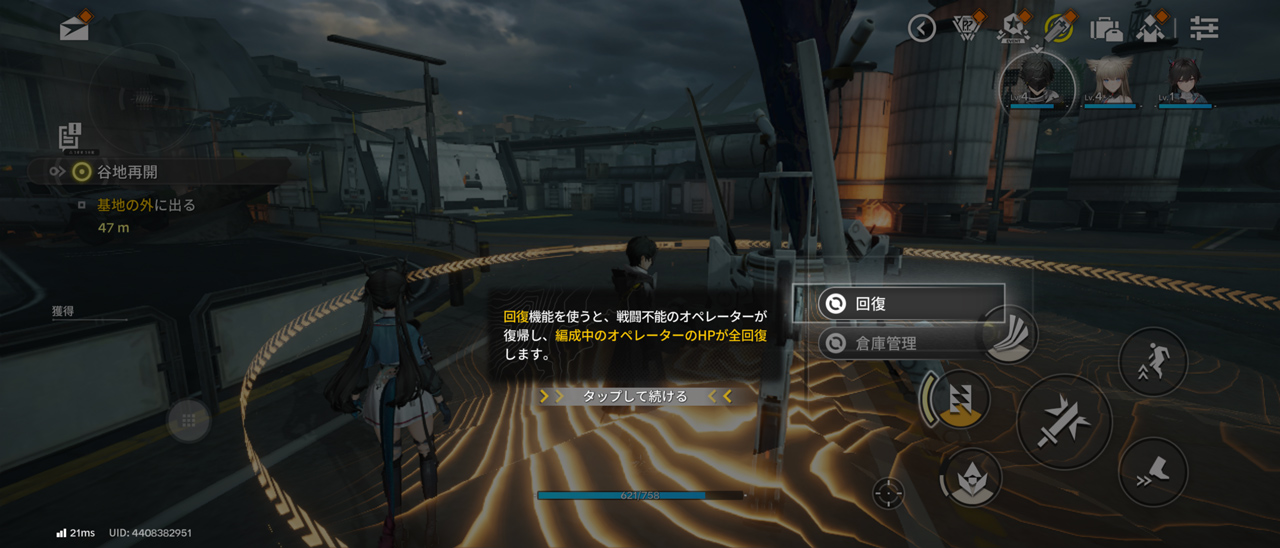Open the settings sliders icon
This screenshot has width=1280, height=548.
coord(1204,28)
